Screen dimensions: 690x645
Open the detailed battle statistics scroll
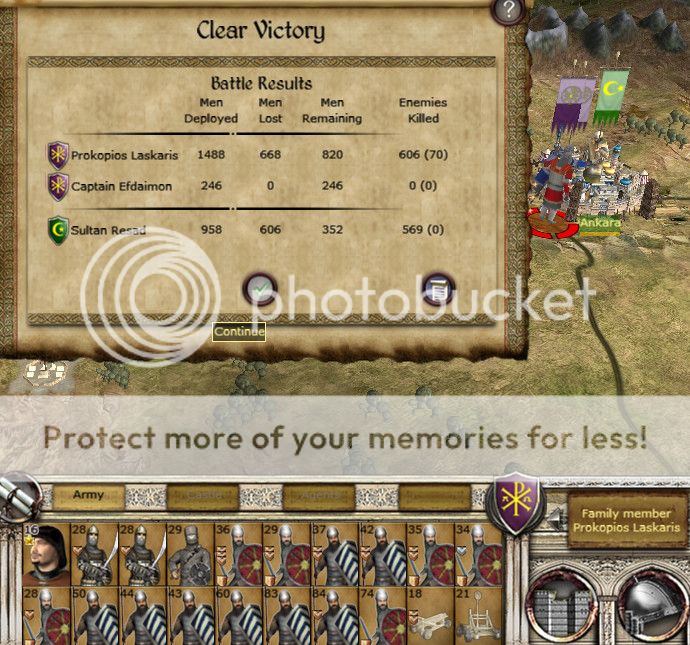click(438, 289)
